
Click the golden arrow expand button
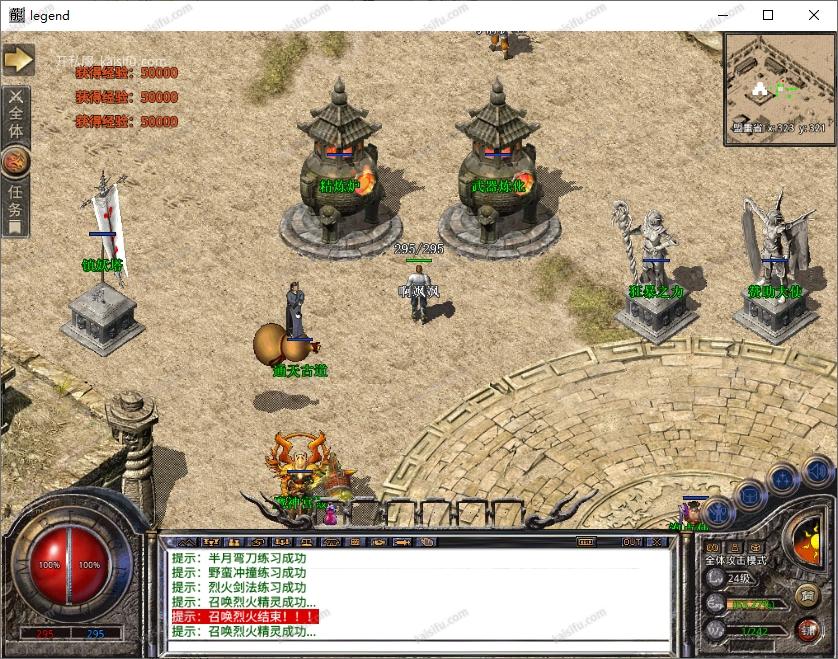coord(18,60)
